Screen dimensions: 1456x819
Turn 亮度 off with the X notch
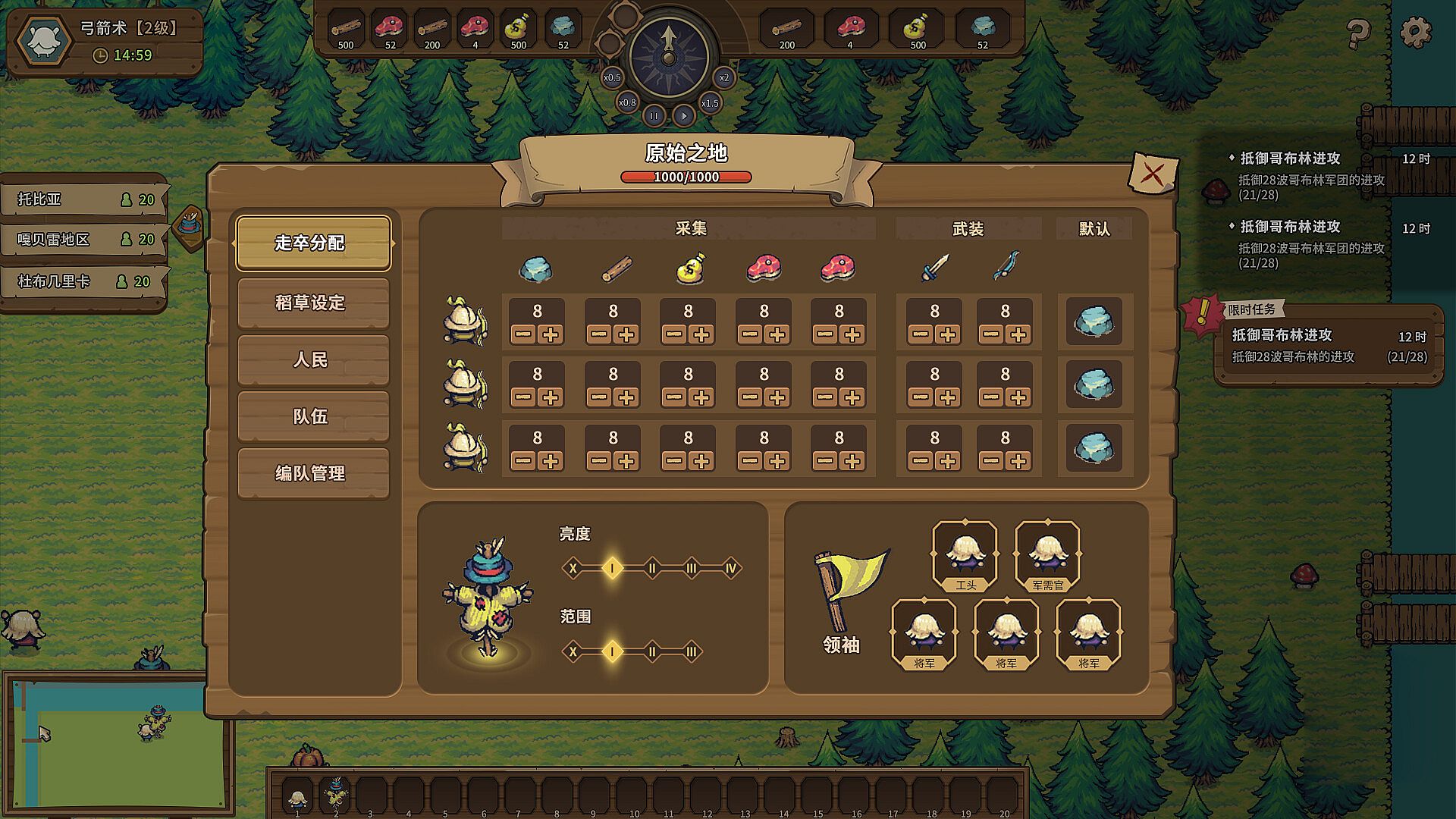click(573, 568)
